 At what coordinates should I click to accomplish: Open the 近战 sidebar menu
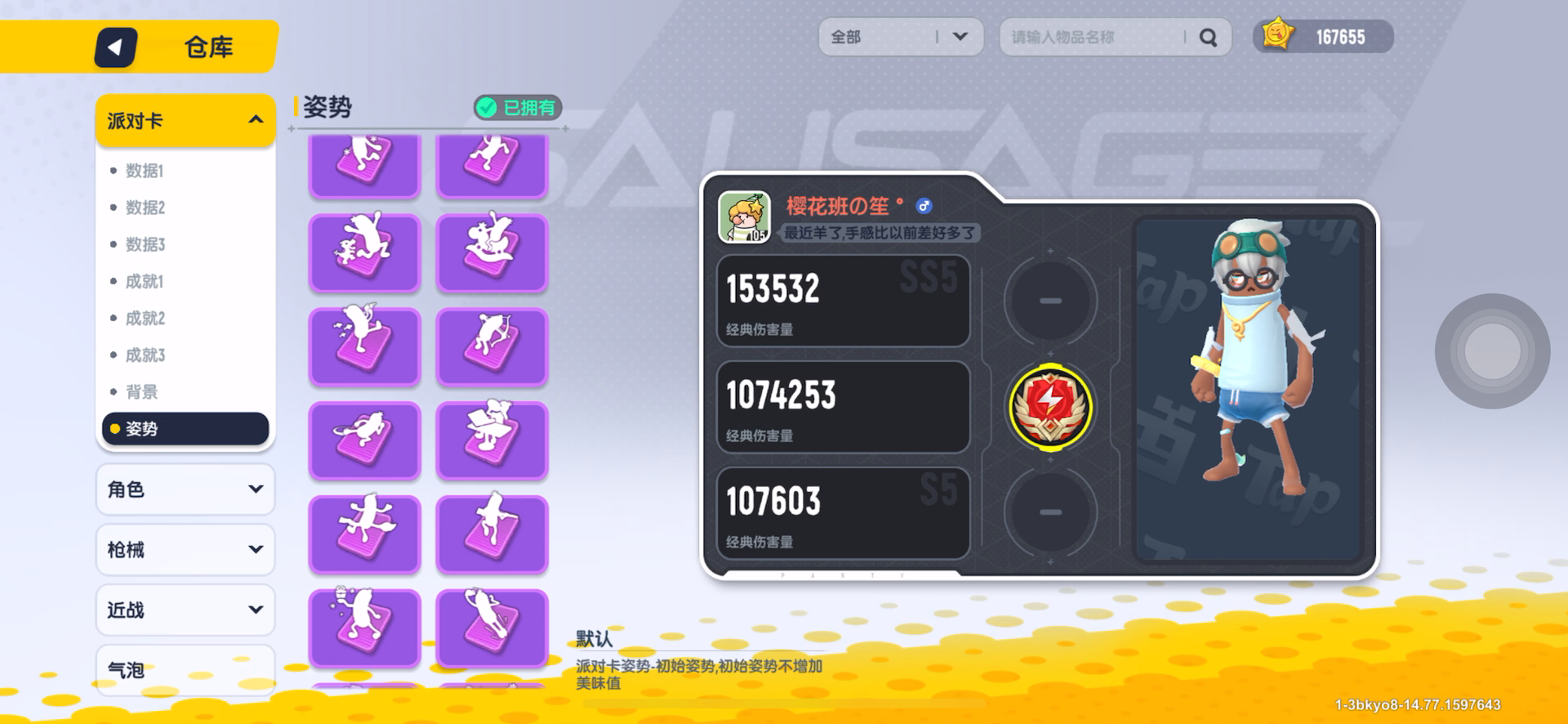(185, 610)
